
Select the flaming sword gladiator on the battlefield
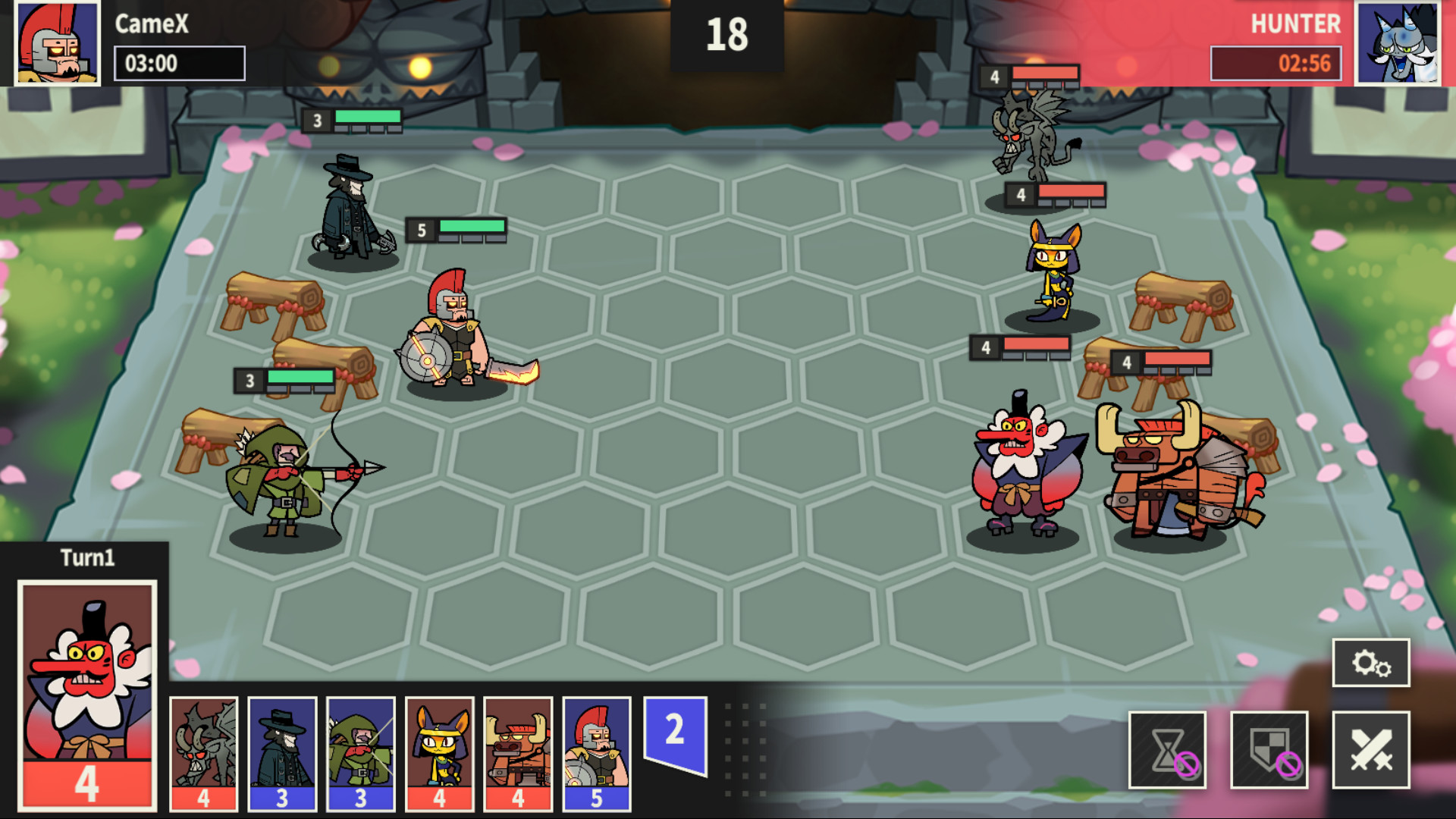pyautogui.click(x=455, y=334)
